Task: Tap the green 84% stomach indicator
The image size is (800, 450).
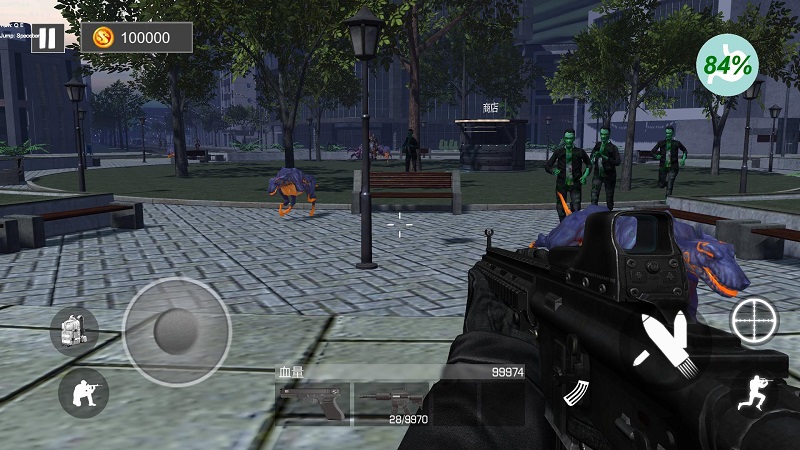Action: 727,65
